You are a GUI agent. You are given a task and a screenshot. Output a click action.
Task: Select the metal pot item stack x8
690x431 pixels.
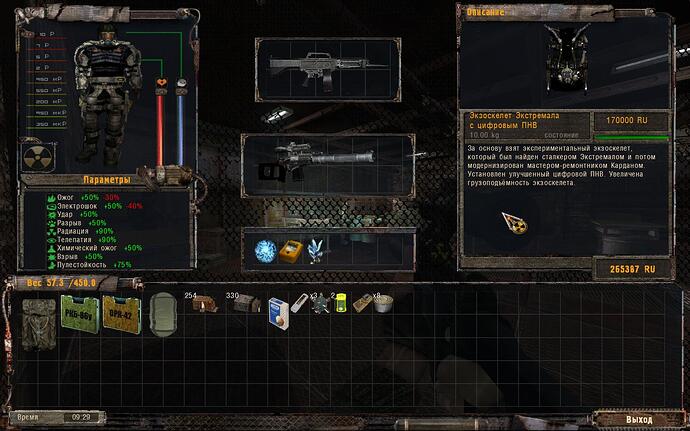(x=381, y=305)
